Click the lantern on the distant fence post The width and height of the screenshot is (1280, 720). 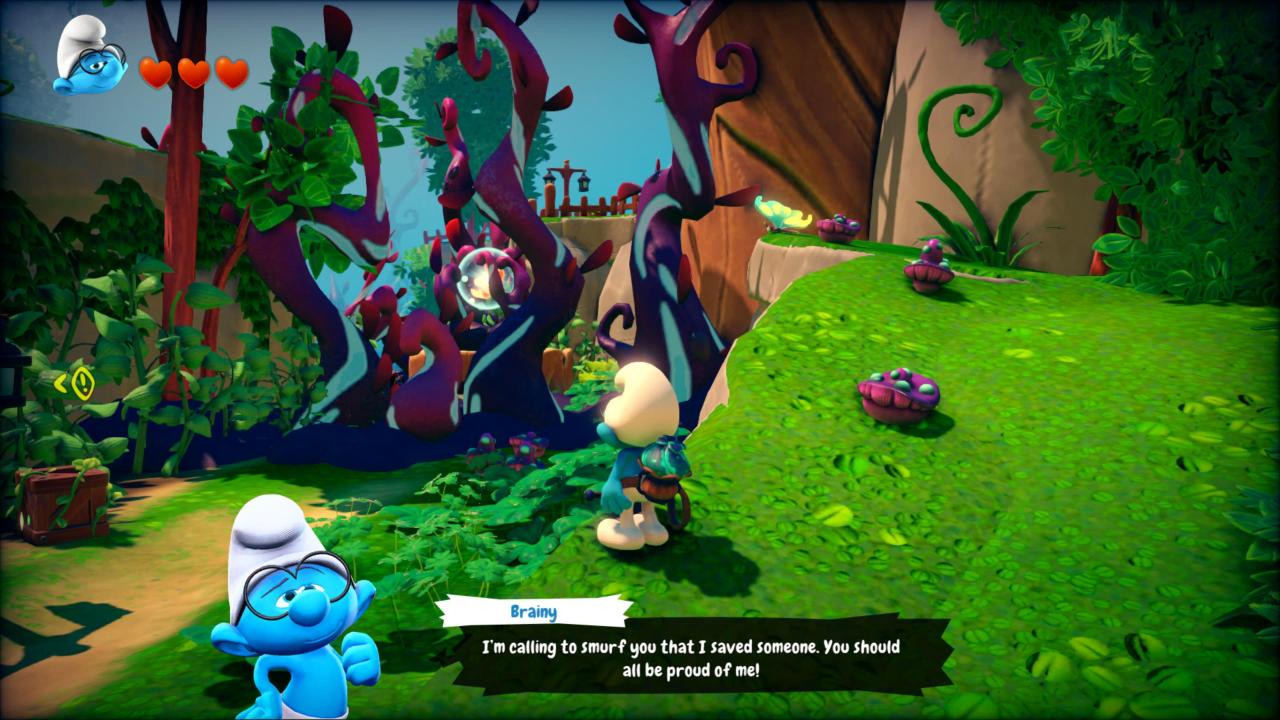pos(584,183)
